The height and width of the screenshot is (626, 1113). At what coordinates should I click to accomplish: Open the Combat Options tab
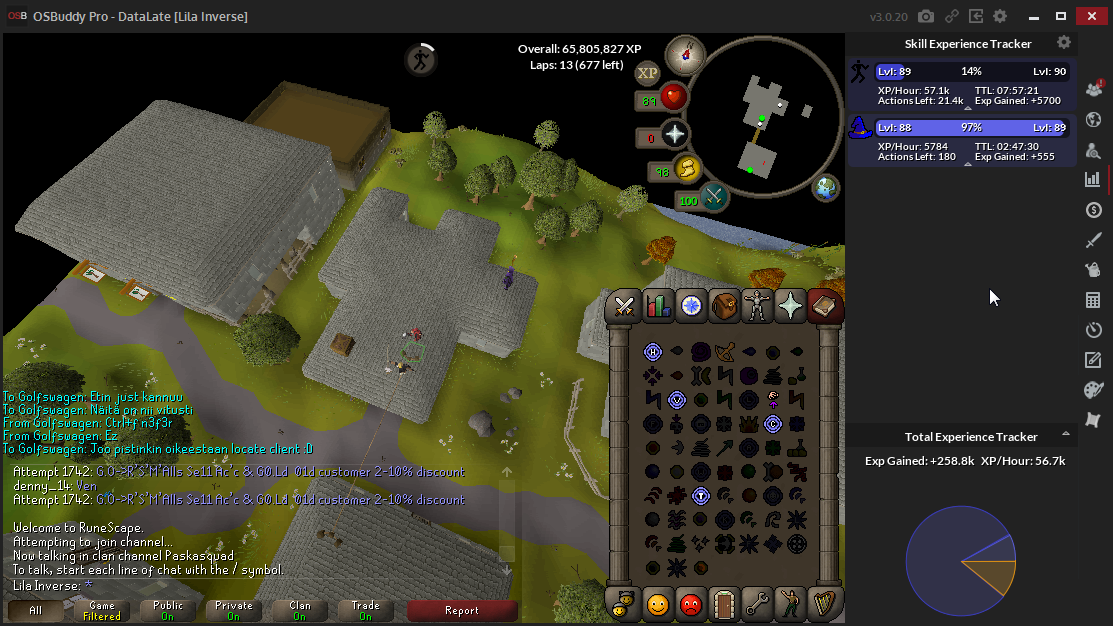(626, 306)
